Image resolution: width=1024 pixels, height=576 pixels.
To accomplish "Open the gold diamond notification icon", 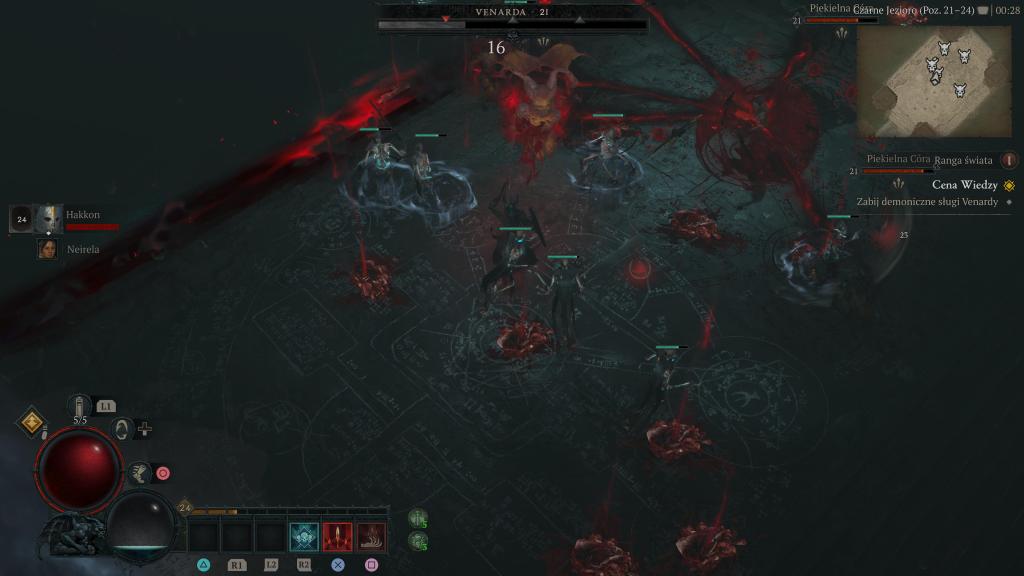I will coord(33,423).
